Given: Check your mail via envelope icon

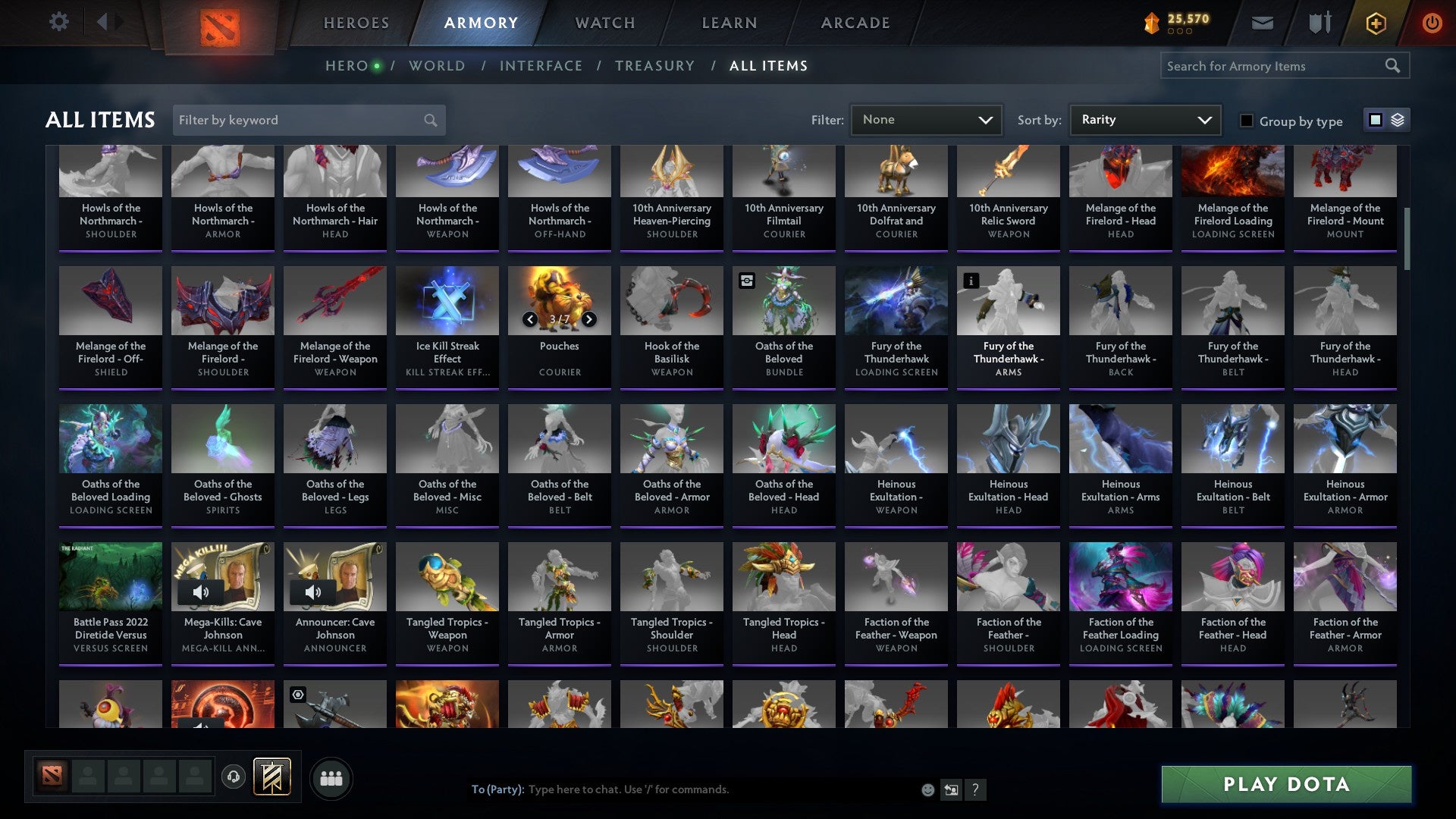Looking at the screenshot, I should click(x=1263, y=23).
